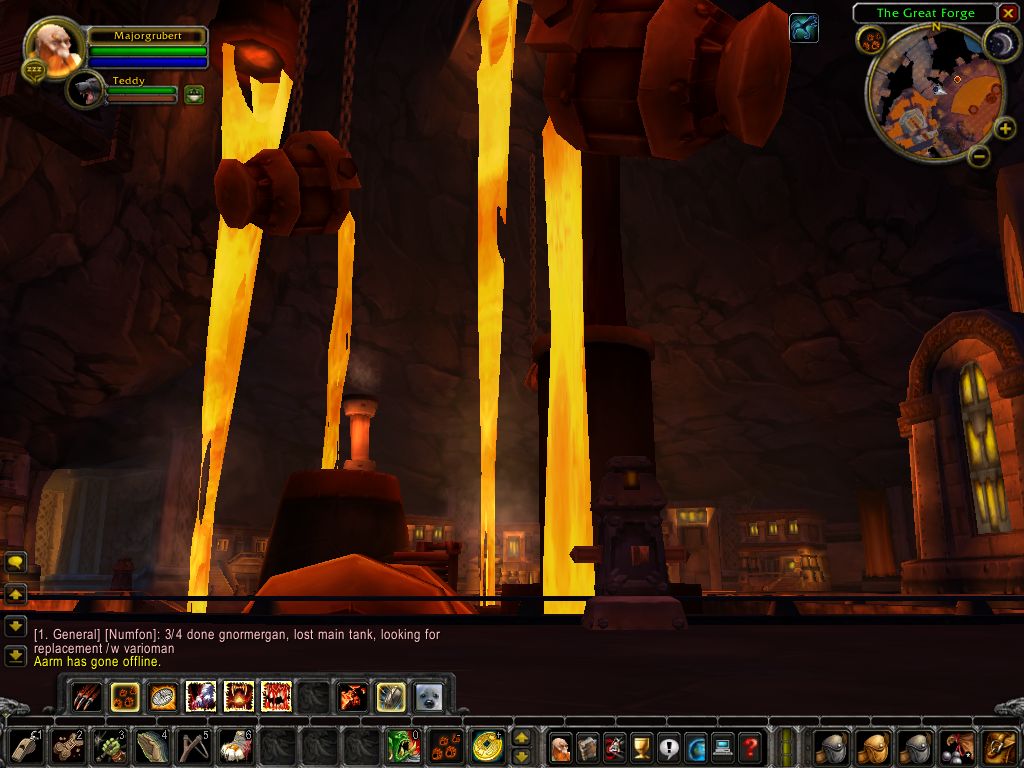Activate the claw attack pet ability

(88, 696)
